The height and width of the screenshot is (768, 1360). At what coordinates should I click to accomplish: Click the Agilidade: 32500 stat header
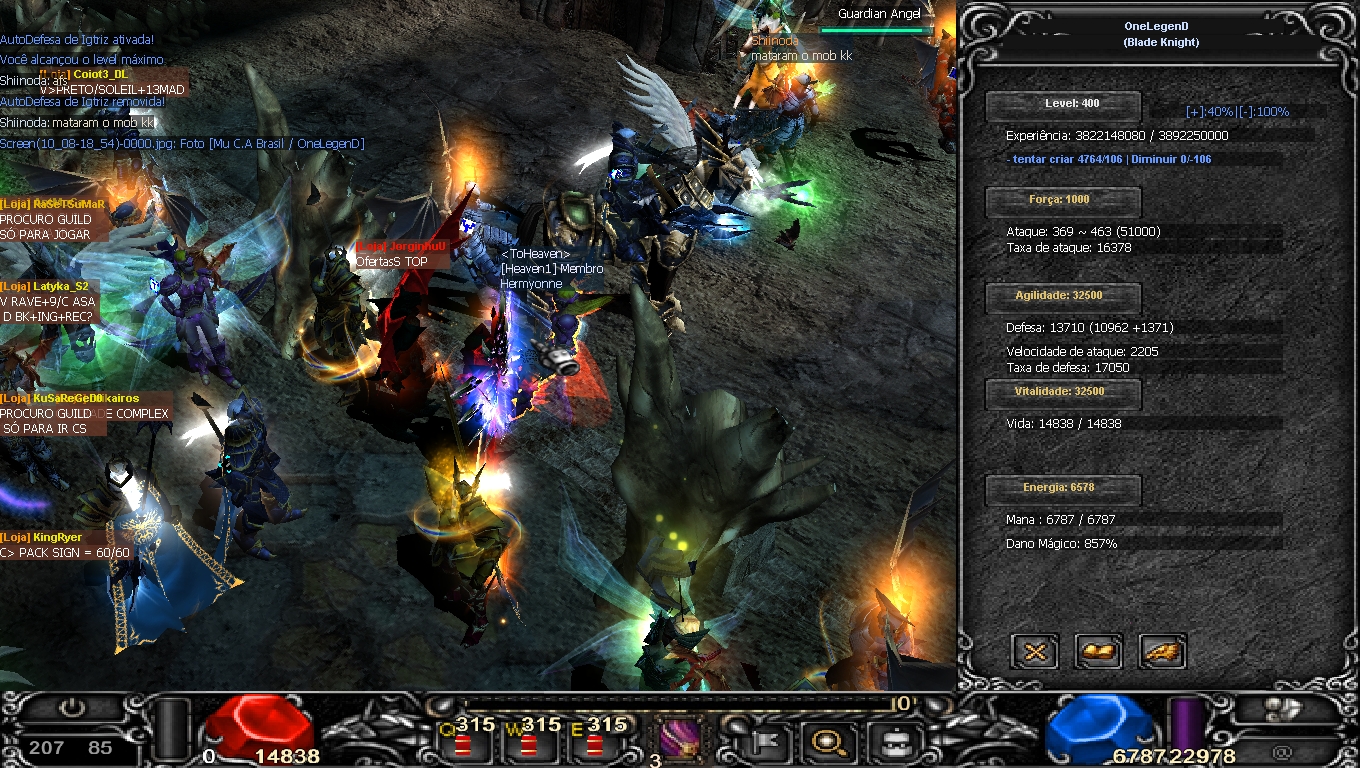click(1063, 297)
